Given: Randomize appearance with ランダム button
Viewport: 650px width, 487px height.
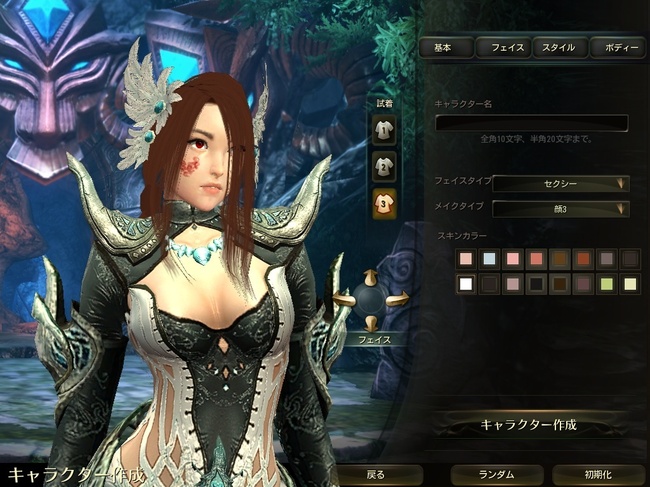Looking at the screenshot, I should click(496, 474).
